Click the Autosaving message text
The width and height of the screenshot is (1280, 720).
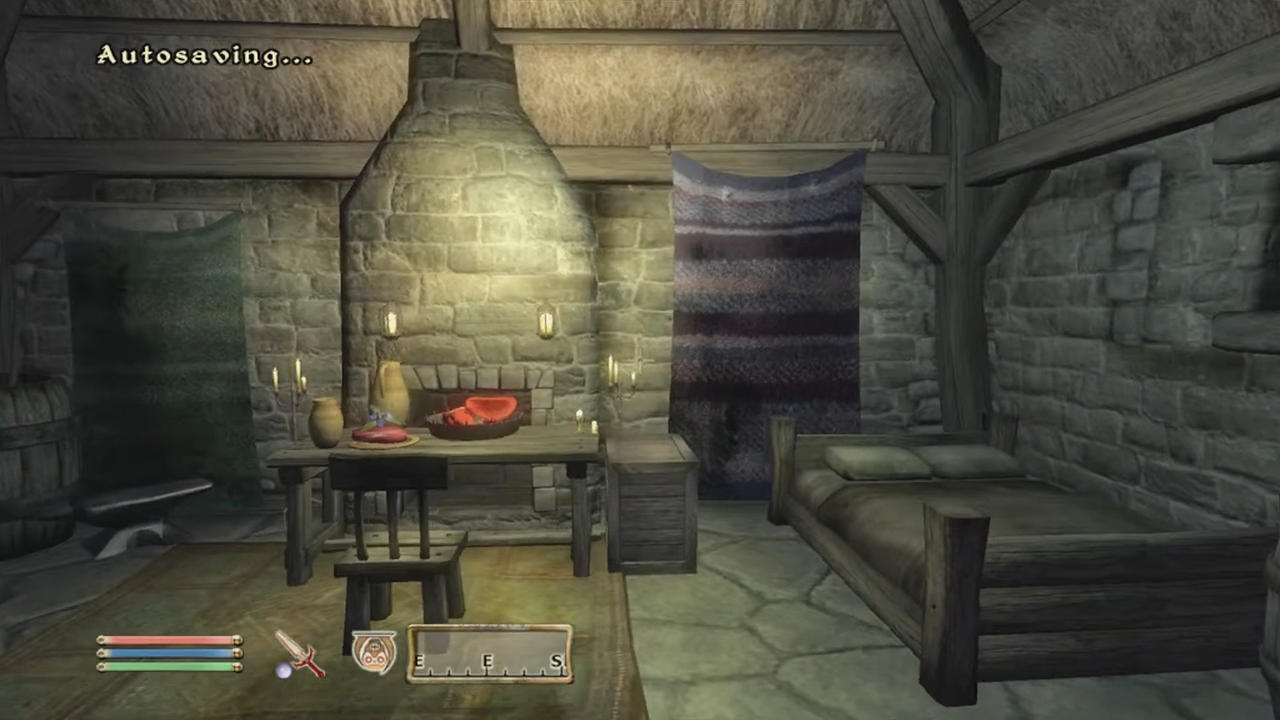203,55
